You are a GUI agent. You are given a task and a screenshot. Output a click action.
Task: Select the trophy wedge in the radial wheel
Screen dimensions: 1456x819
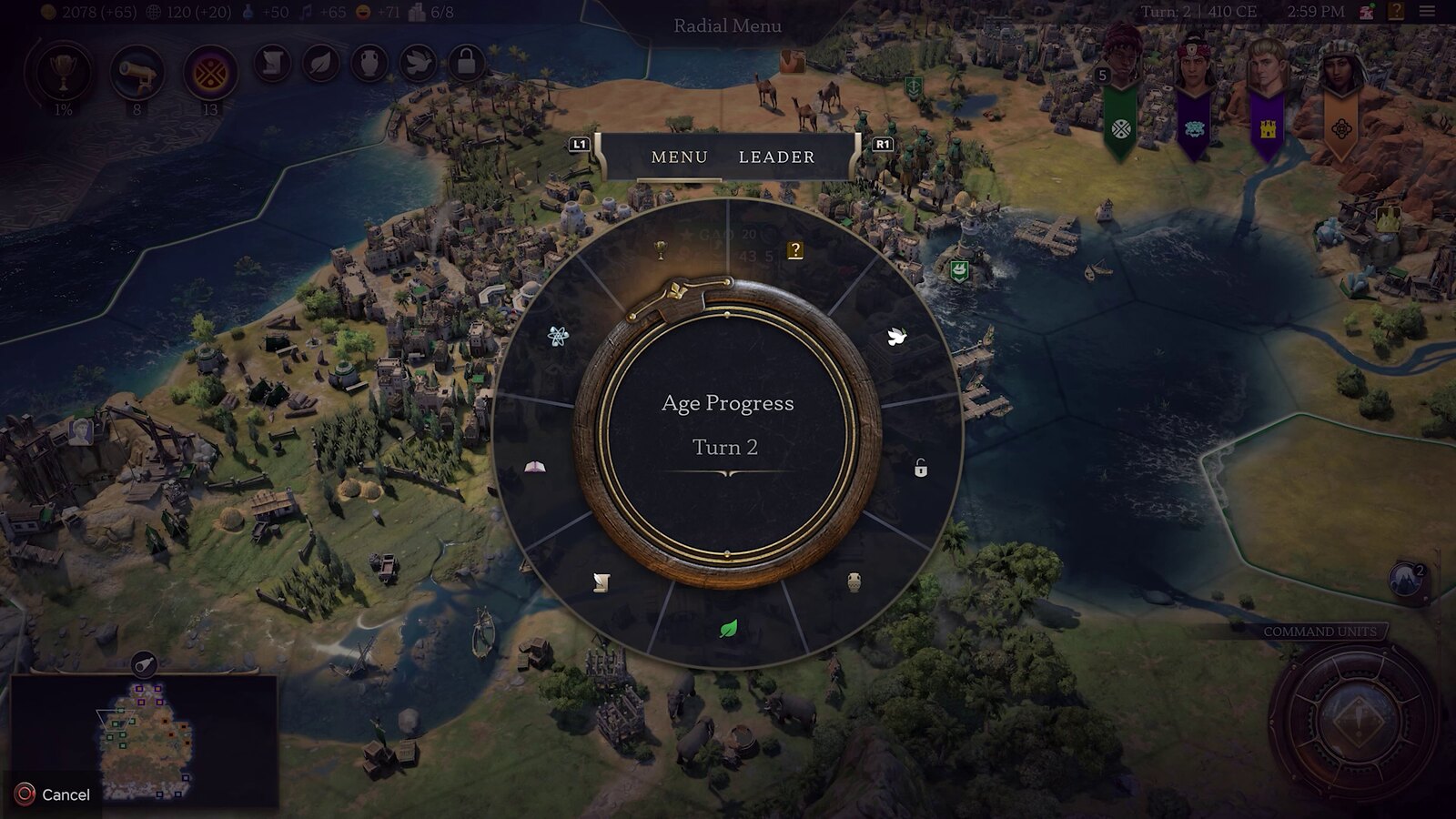(662, 248)
